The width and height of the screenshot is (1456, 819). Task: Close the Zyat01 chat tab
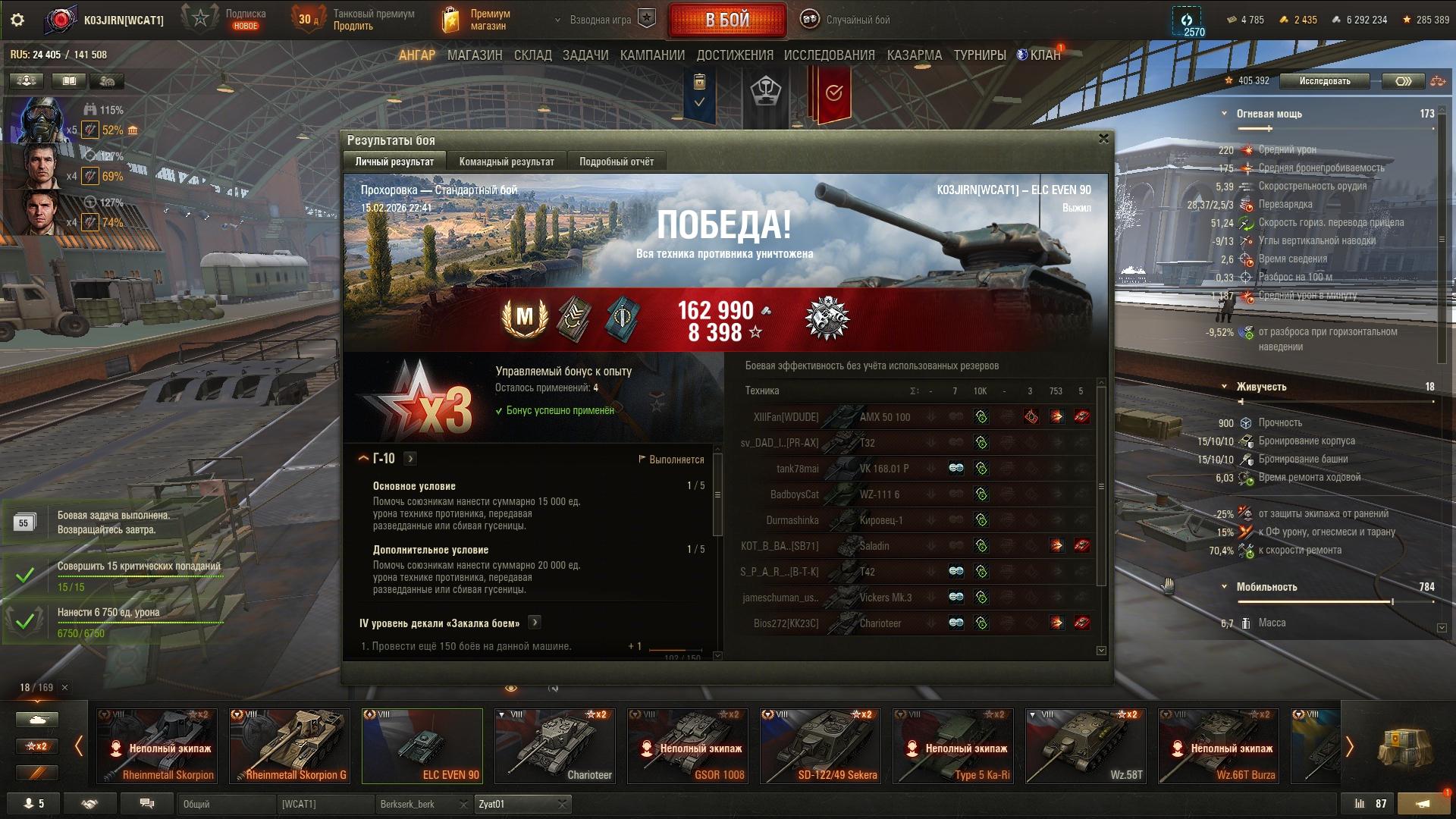click(562, 804)
